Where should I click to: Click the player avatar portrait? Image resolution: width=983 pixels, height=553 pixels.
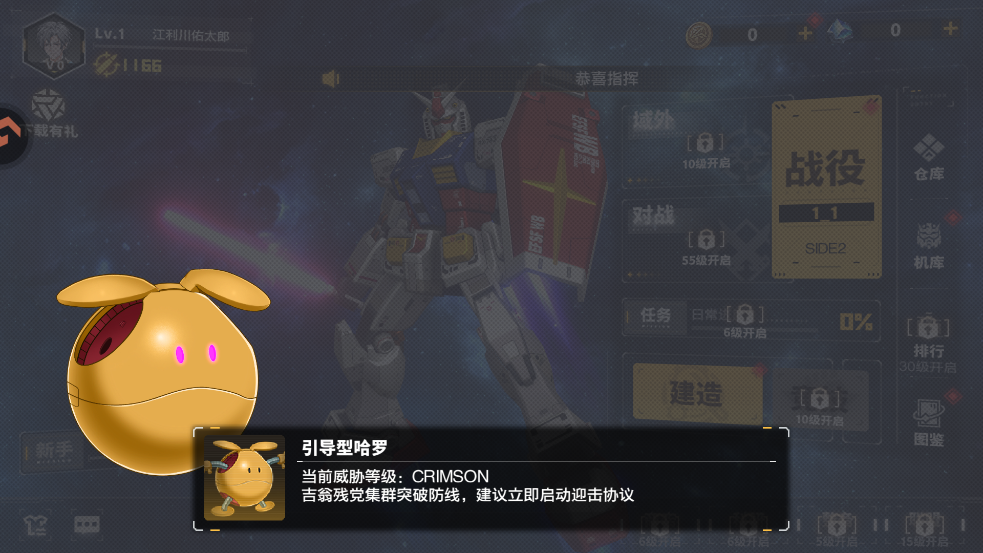coord(54,44)
